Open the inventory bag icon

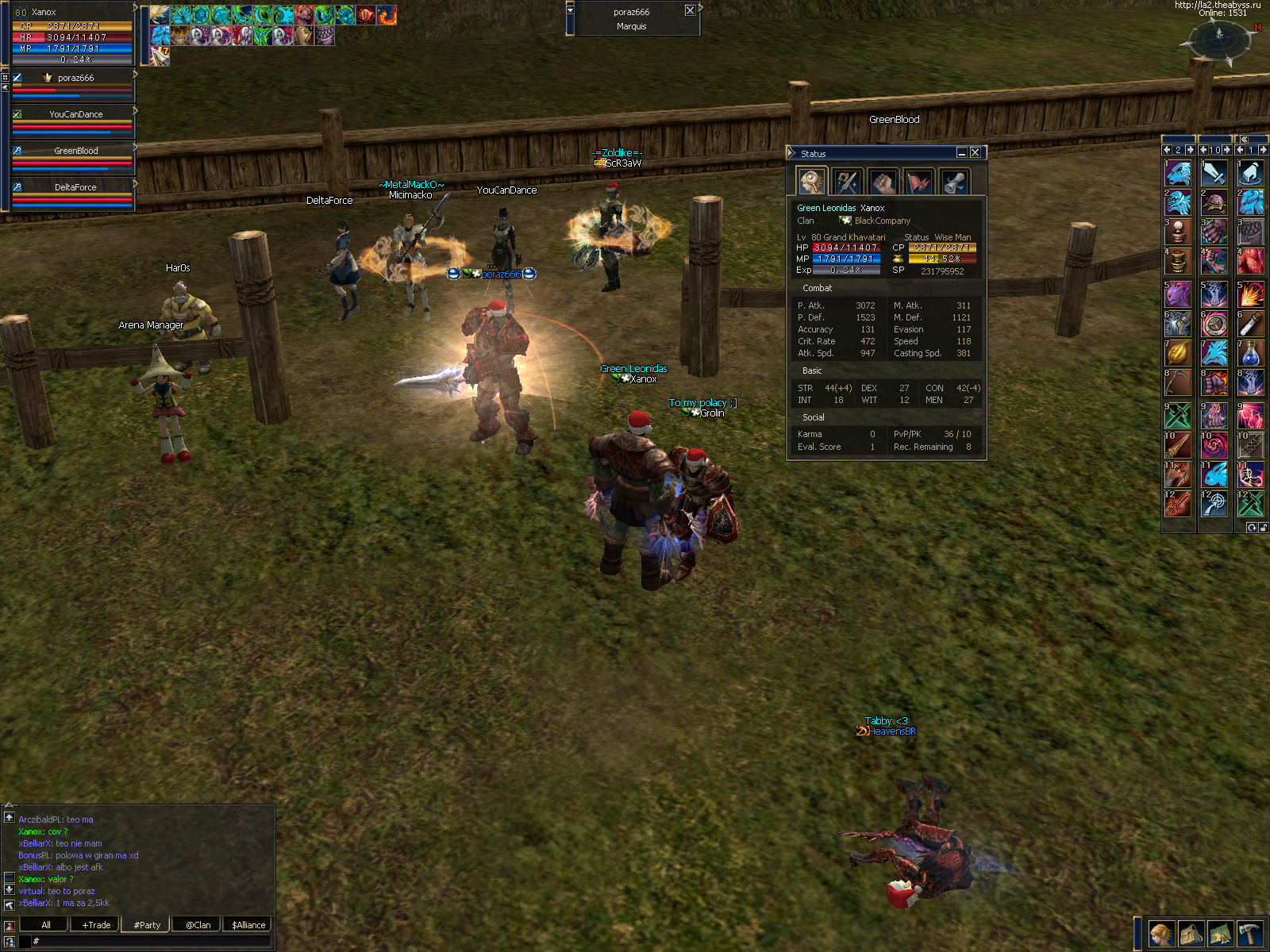[x=1191, y=934]
